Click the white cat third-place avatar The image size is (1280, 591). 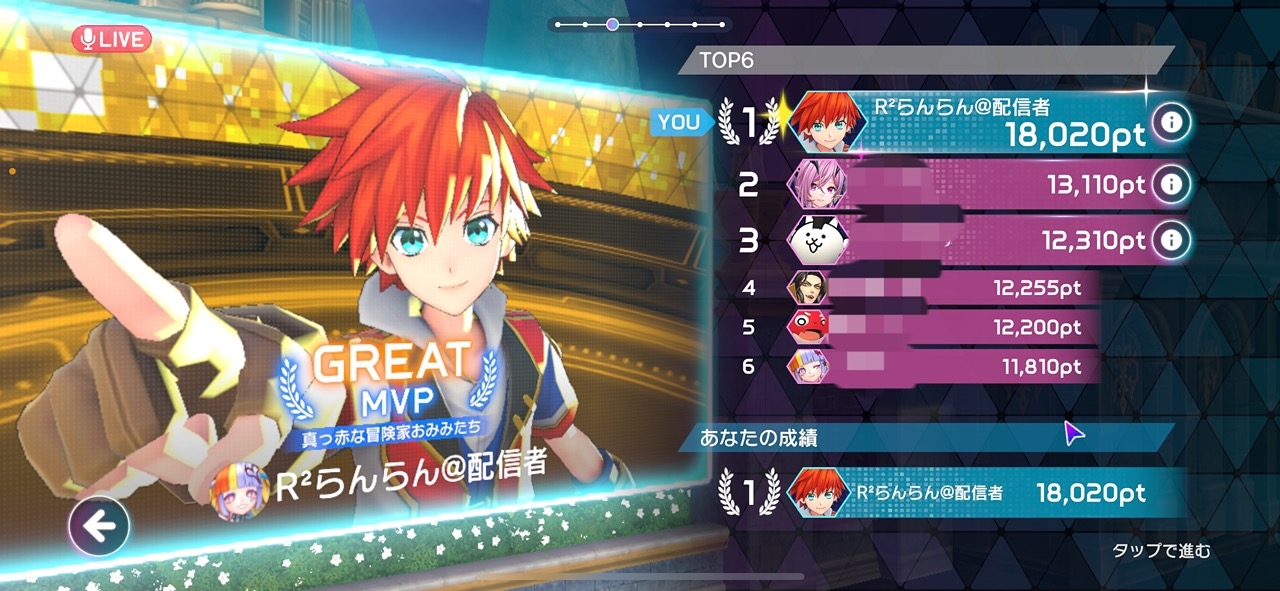(814, 240)
